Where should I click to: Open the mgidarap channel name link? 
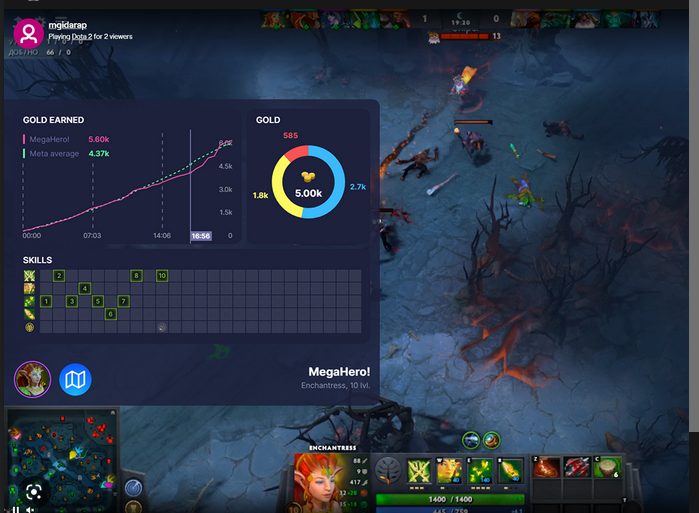(68, 25)
